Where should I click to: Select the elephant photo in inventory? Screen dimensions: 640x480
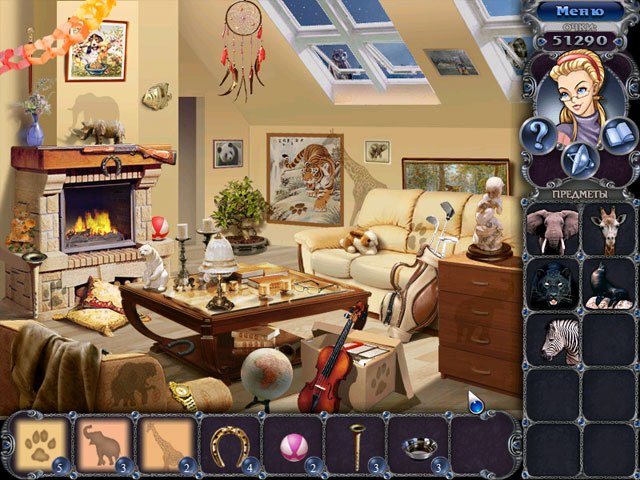tap(553, 229)
